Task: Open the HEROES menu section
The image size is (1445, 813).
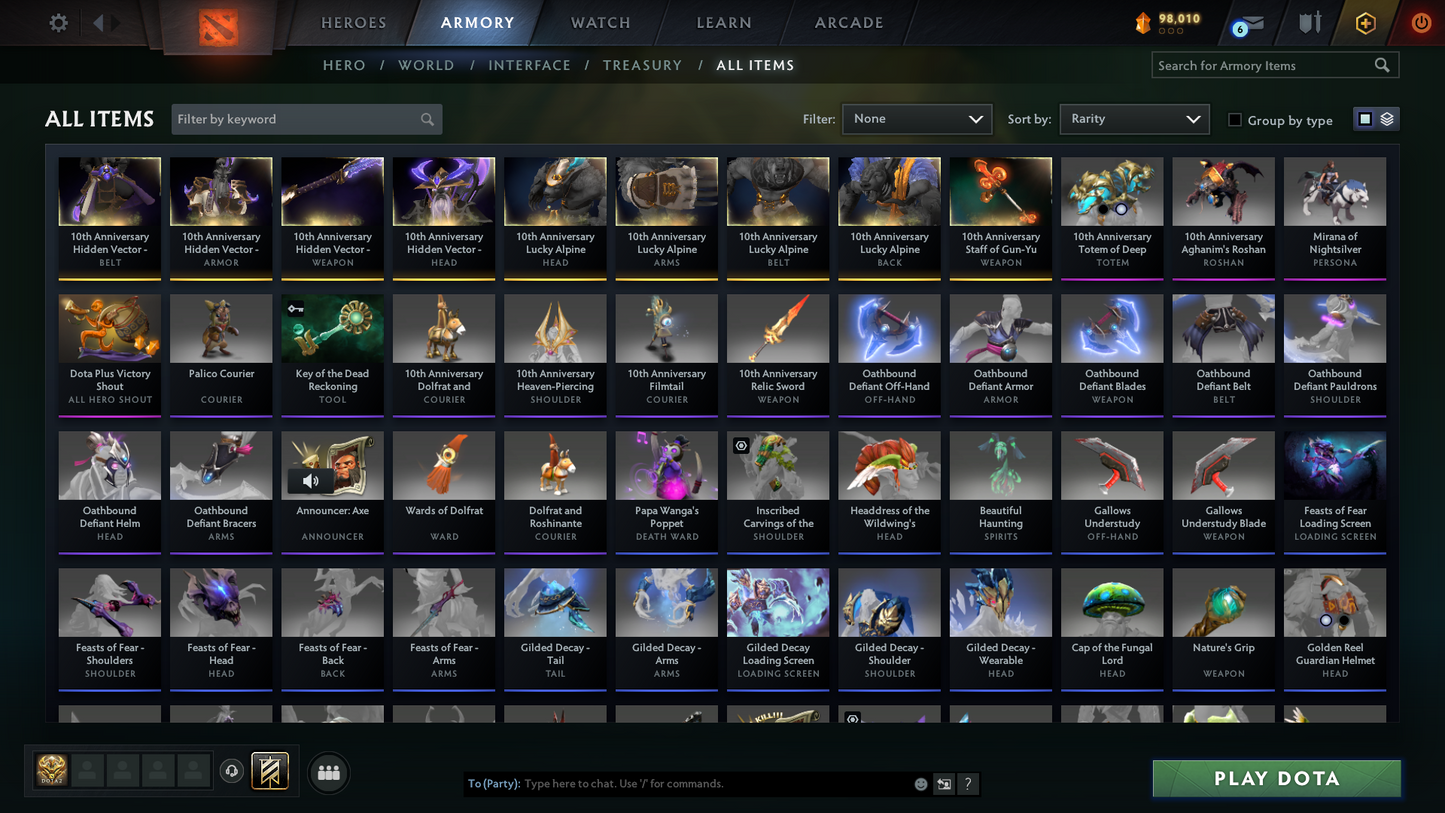Action: [353, 22]
